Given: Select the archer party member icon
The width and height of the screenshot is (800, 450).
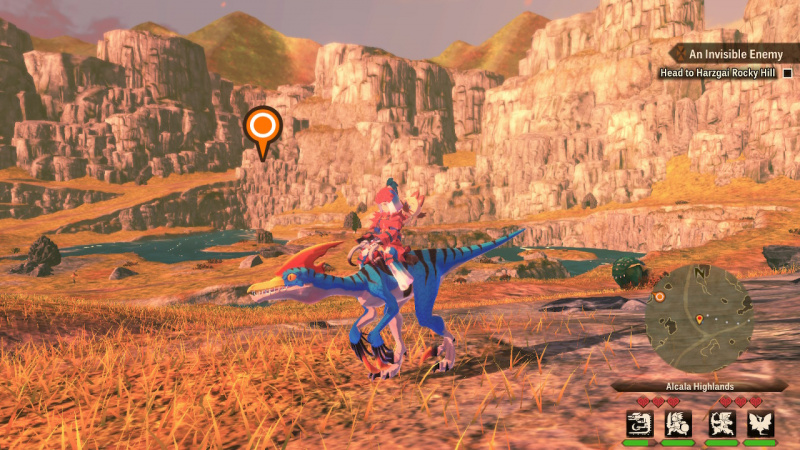Looking at the screenshot, I should (721, 423).
